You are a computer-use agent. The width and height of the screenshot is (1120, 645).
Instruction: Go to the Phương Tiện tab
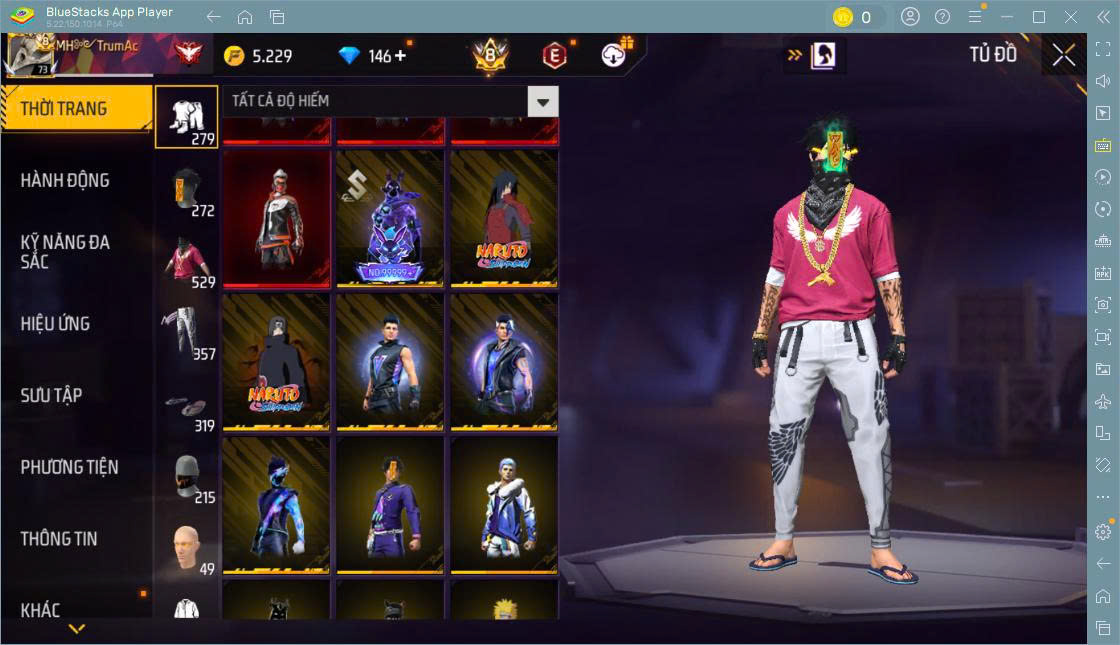coord(70,467)
